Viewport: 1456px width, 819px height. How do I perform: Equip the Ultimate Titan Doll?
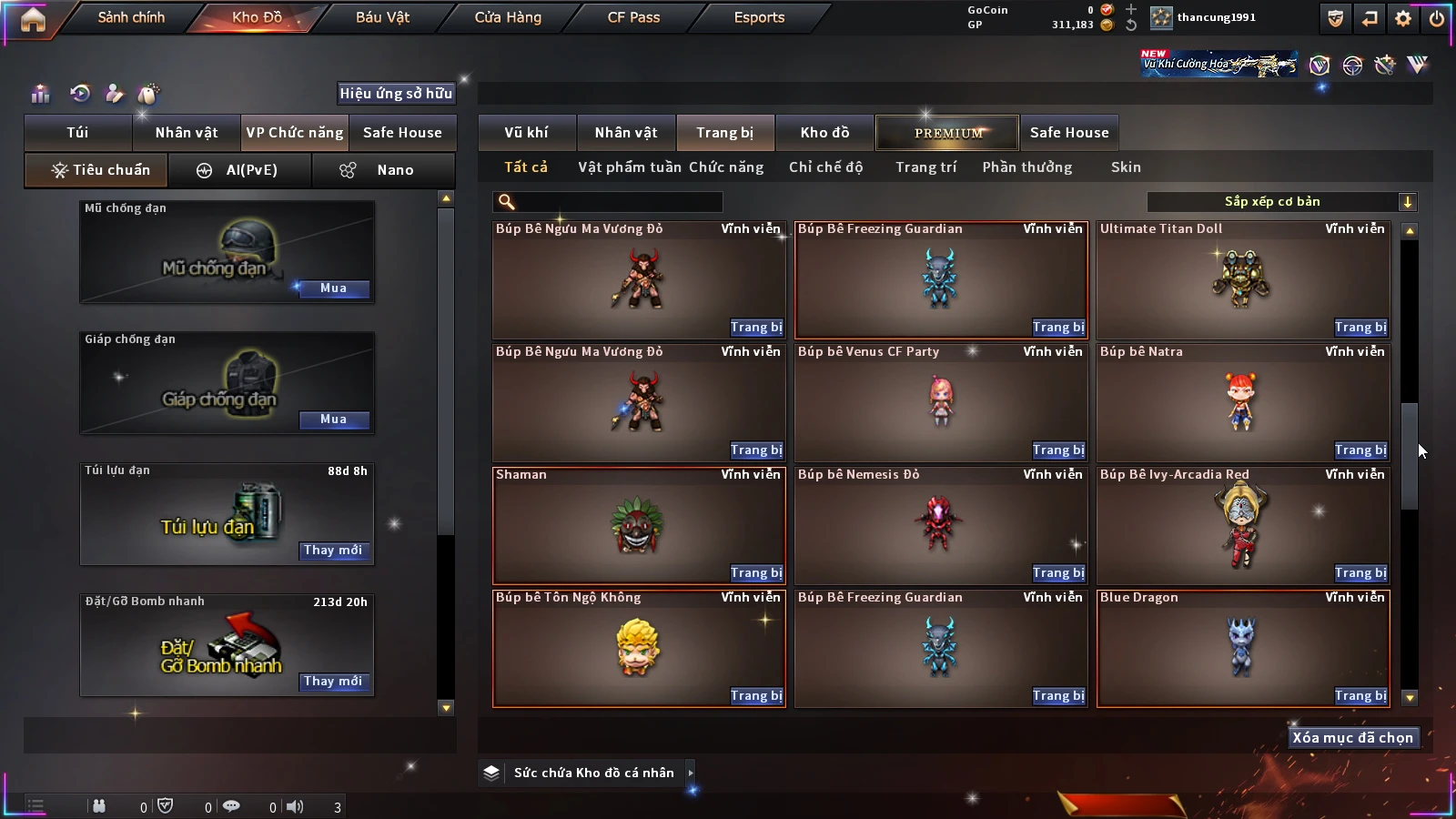coord(1360,328)
